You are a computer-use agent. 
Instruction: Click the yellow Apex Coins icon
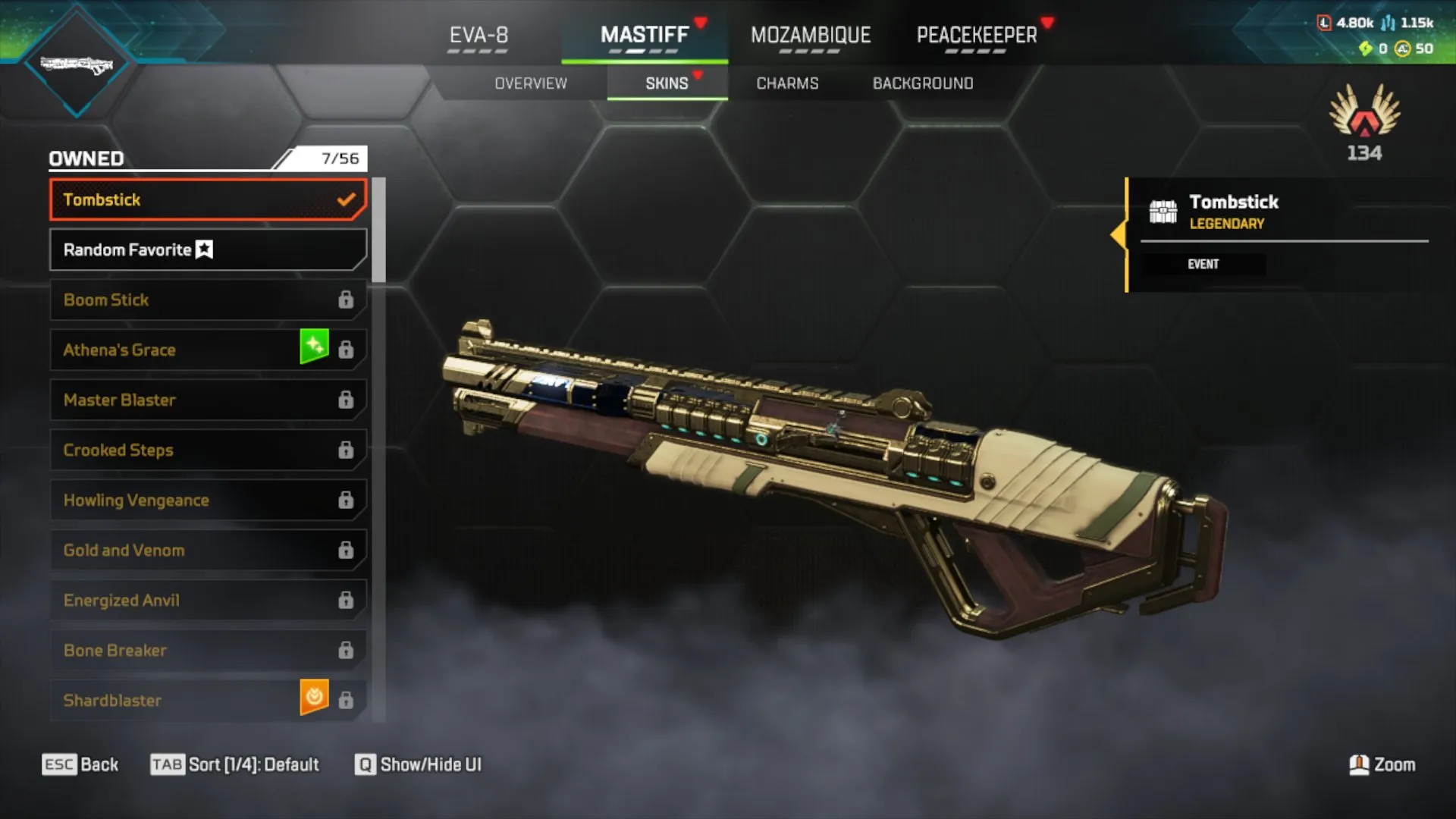1403,48
